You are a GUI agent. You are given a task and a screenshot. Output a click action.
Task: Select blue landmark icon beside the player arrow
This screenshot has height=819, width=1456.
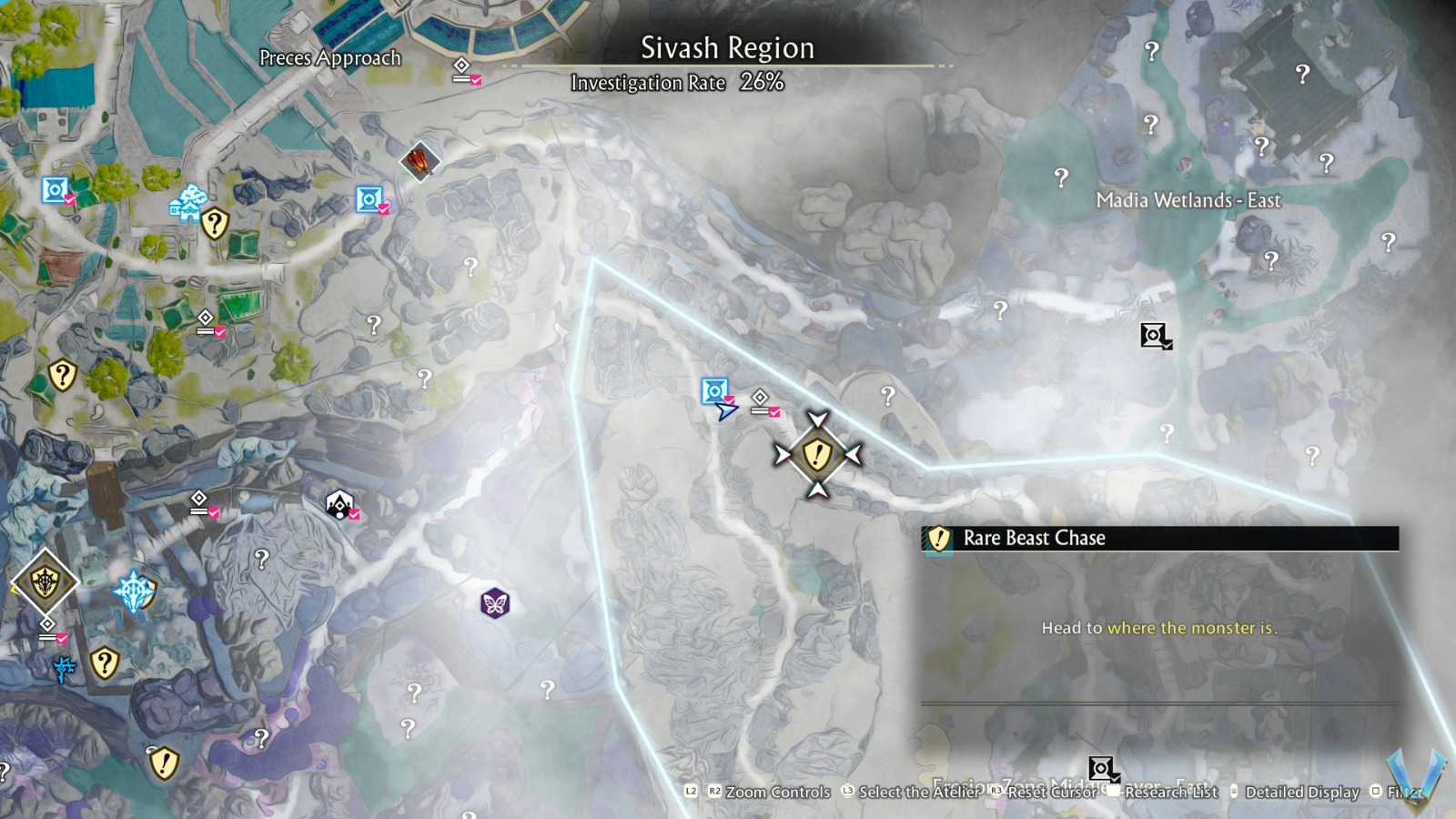tap(714, 391)
